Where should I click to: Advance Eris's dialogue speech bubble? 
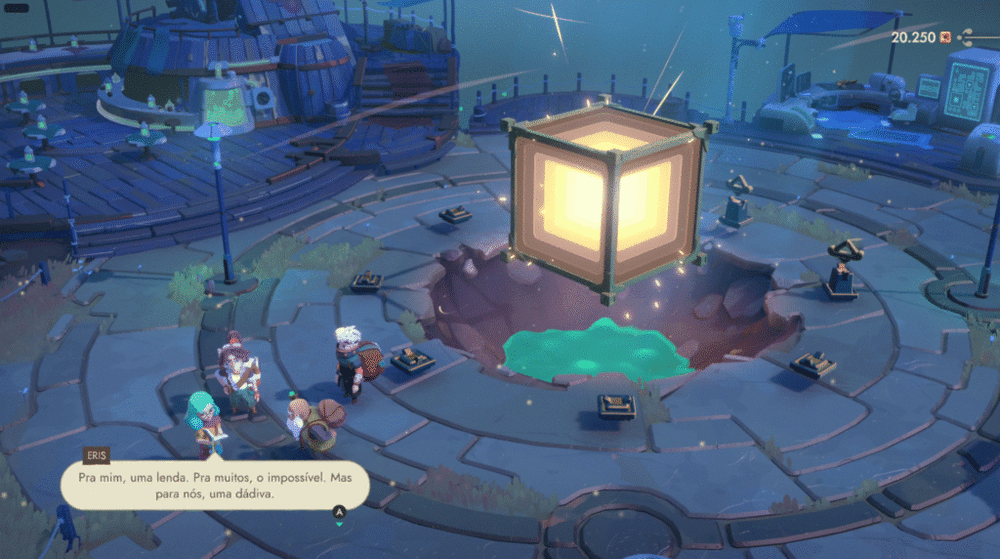339,513
